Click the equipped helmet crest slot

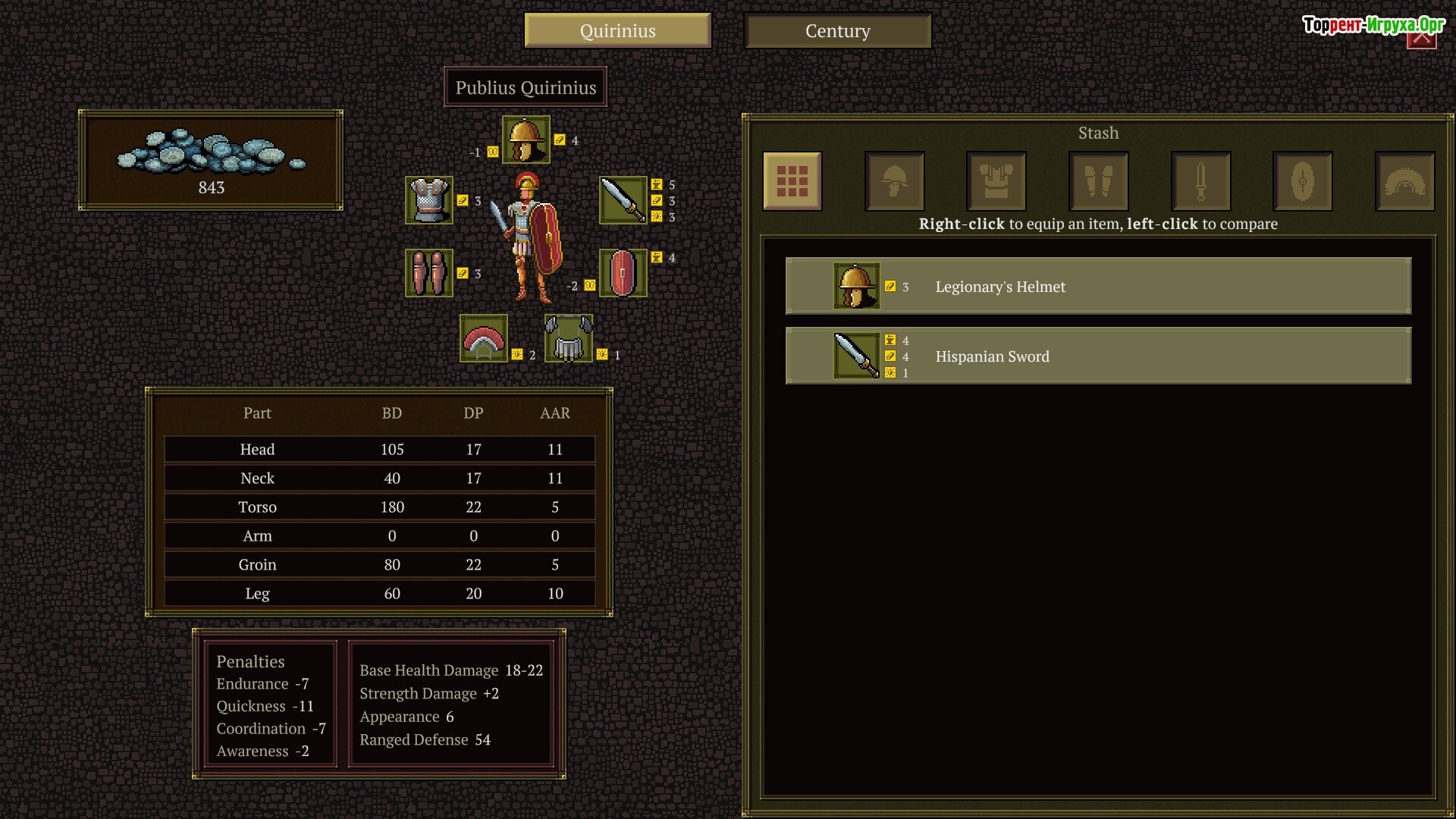click(x=484, y=338)
